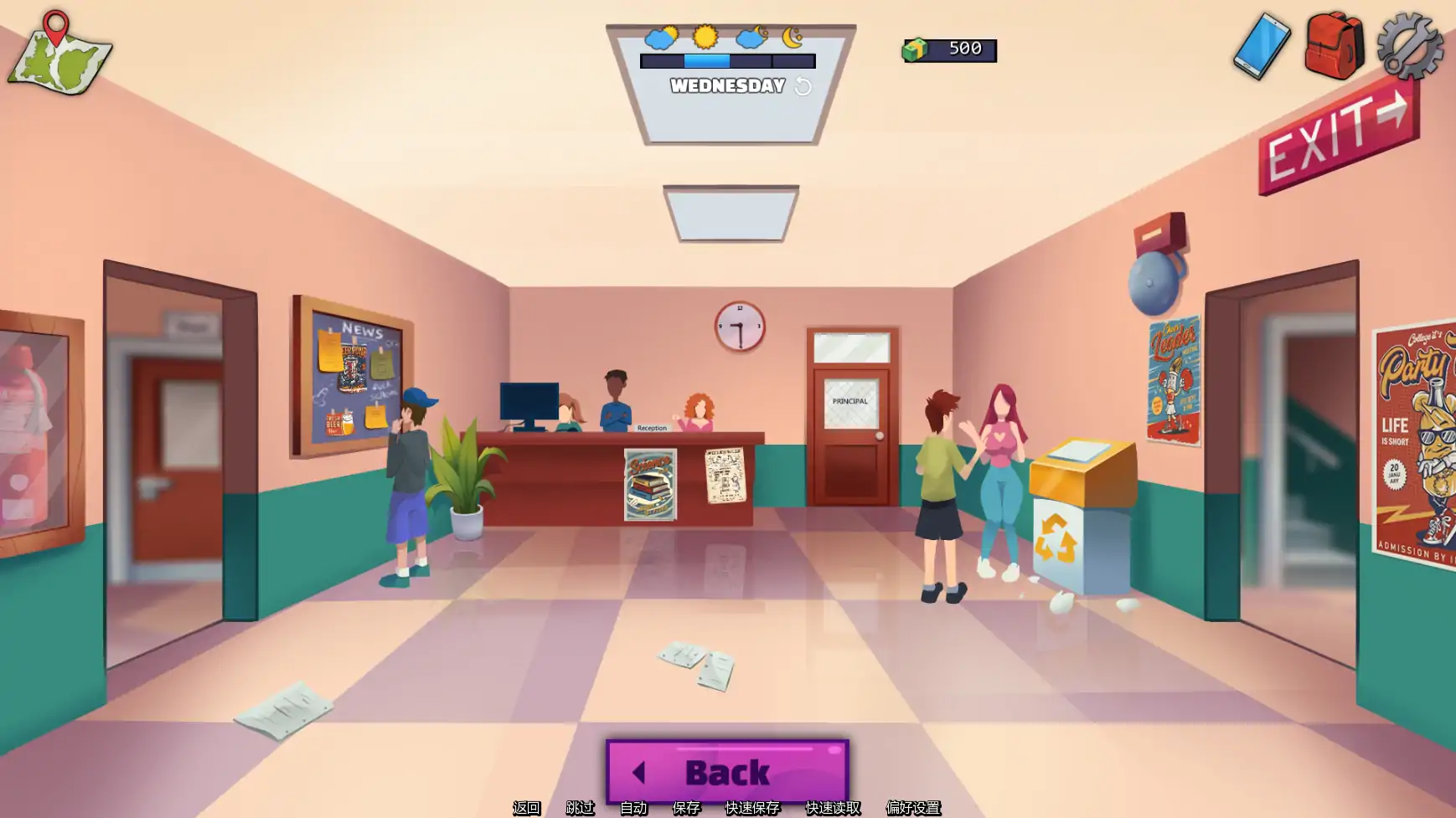Click the purple Back button
The width and height of the screenshot is (1456, 818).
tap(727, 771)
